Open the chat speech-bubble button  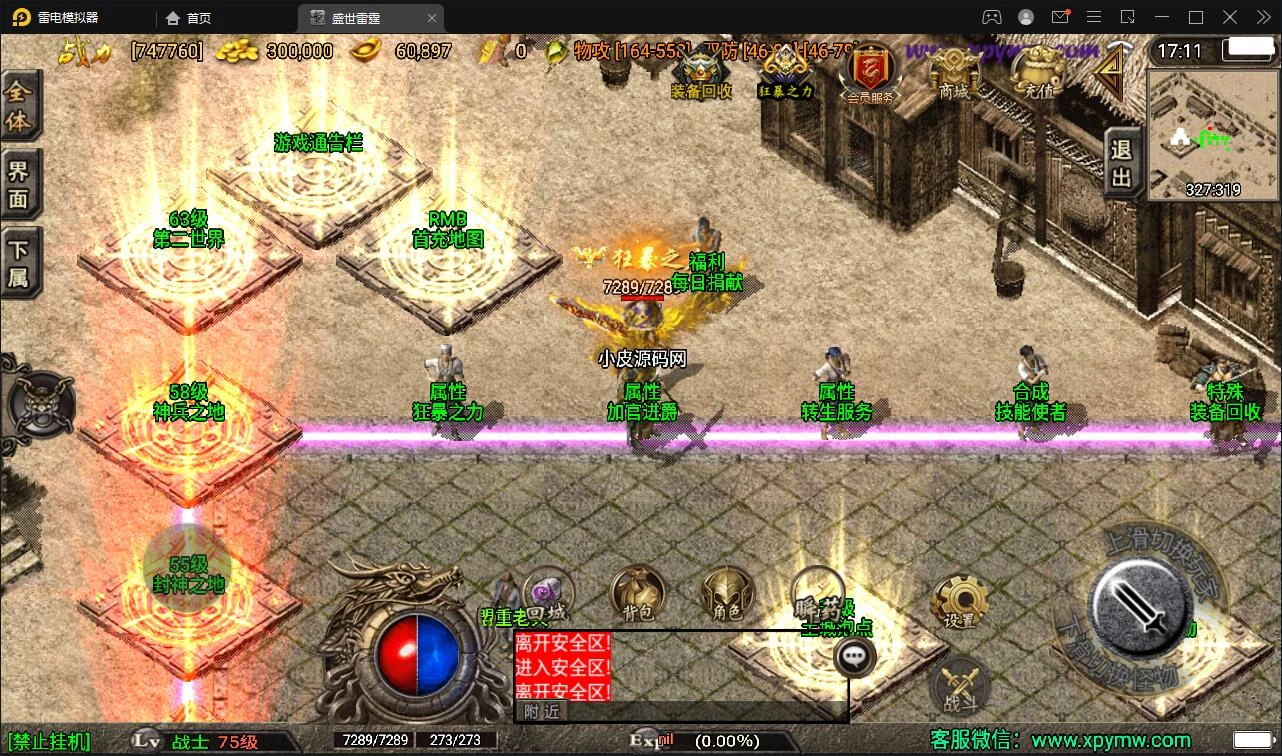coord(854,656)
